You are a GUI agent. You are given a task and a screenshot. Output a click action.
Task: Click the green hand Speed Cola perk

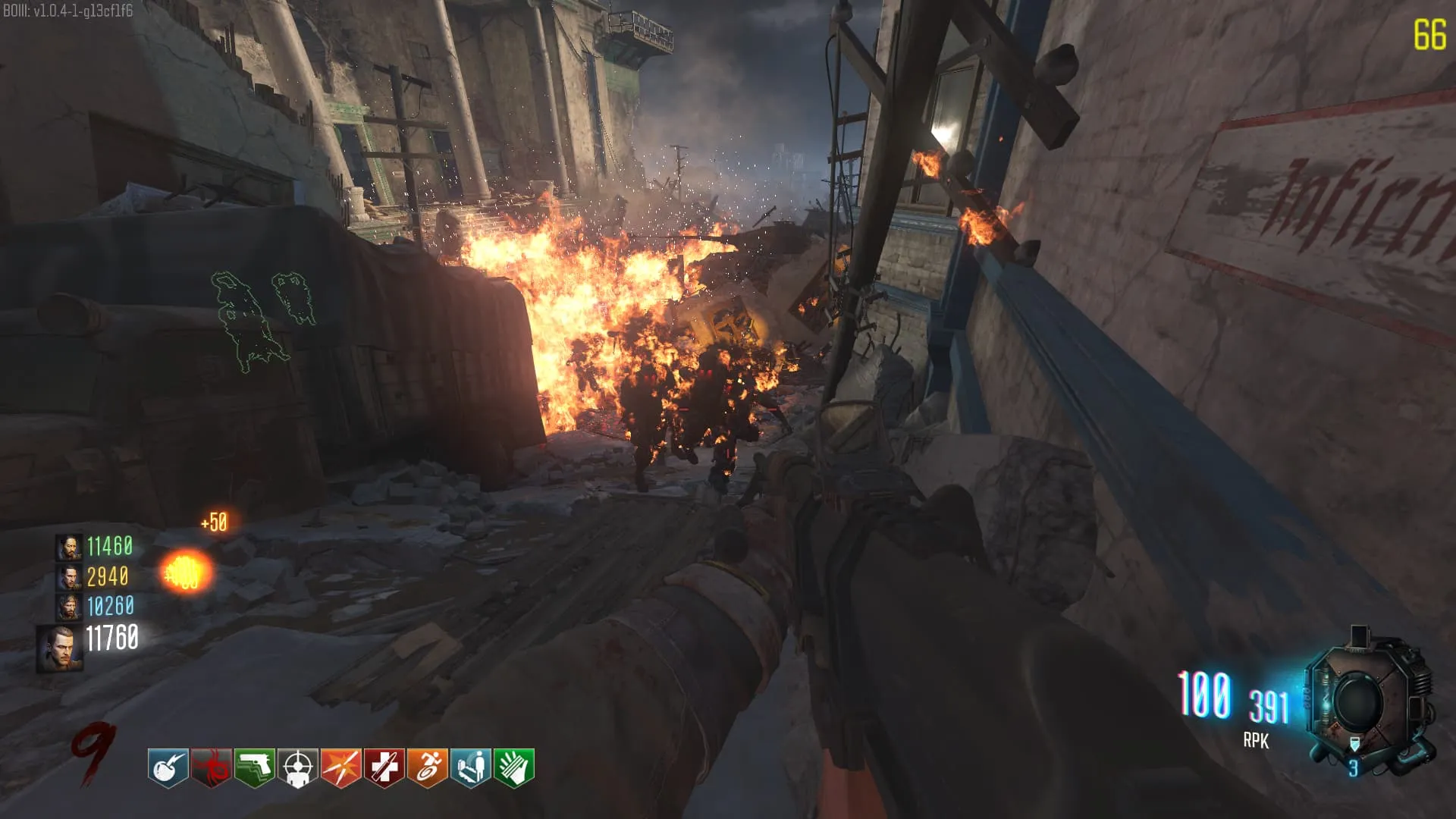pos(514,767)
